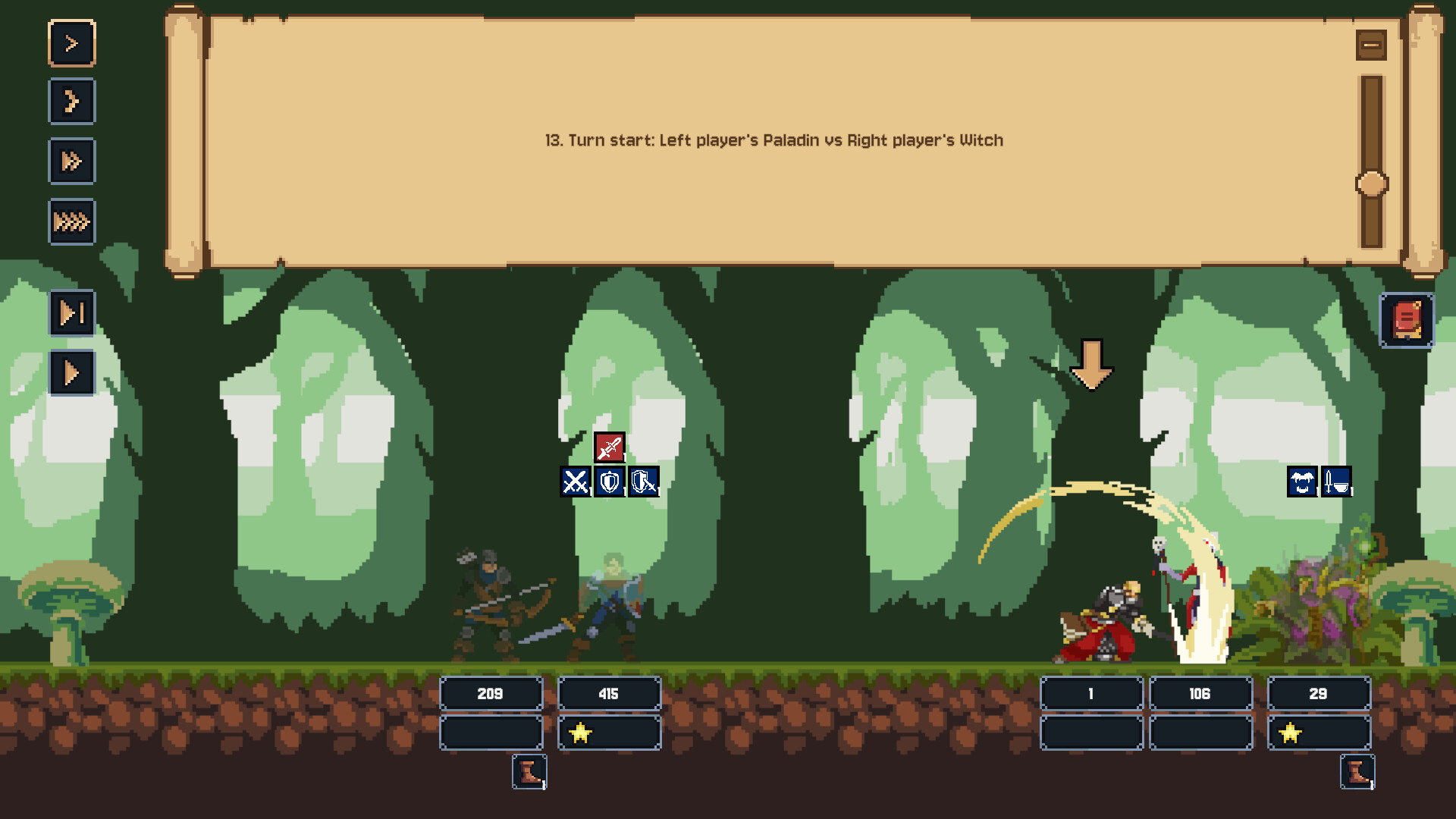Inspect the crossed swords buff icon

[x=575, y=482]
